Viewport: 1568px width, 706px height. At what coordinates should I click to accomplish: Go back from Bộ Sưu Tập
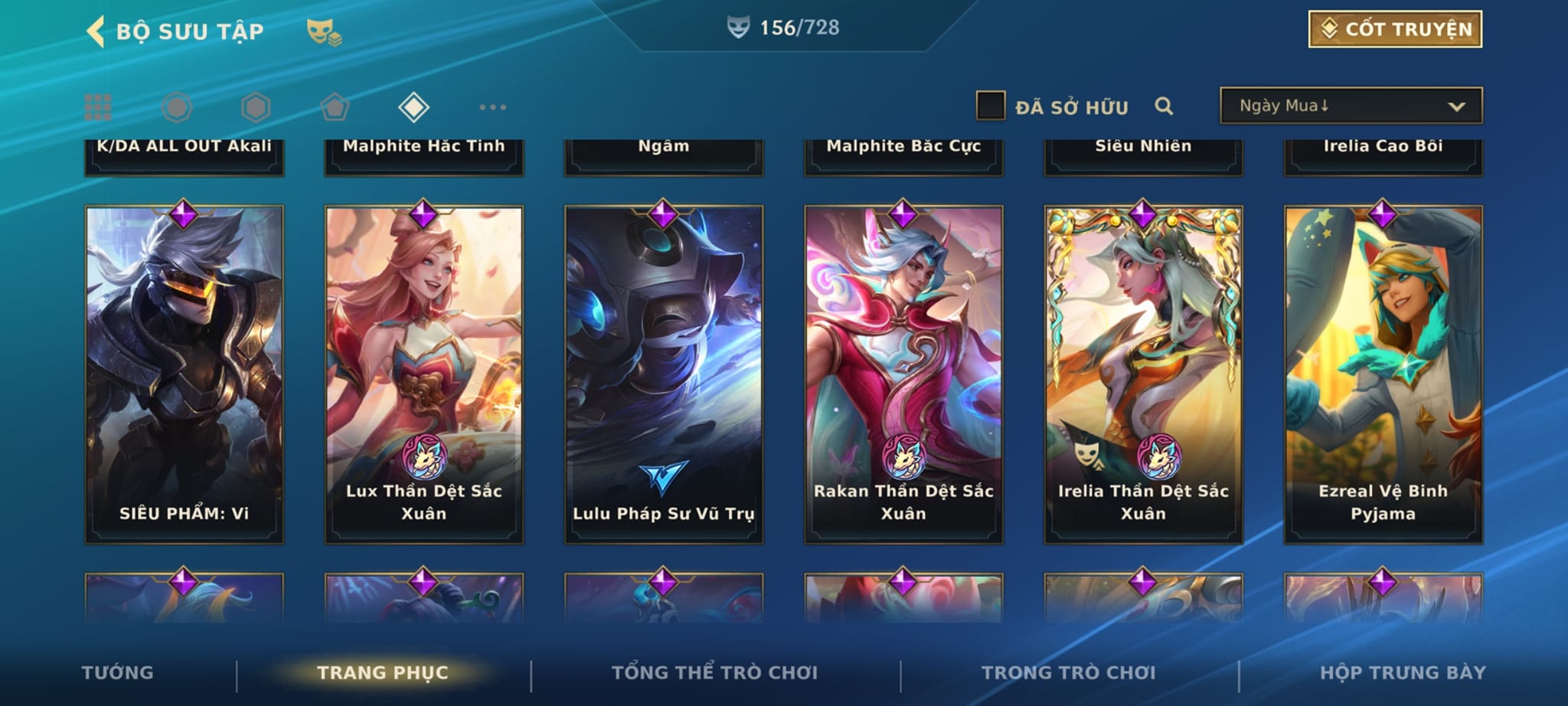click(x=96, y=32)
